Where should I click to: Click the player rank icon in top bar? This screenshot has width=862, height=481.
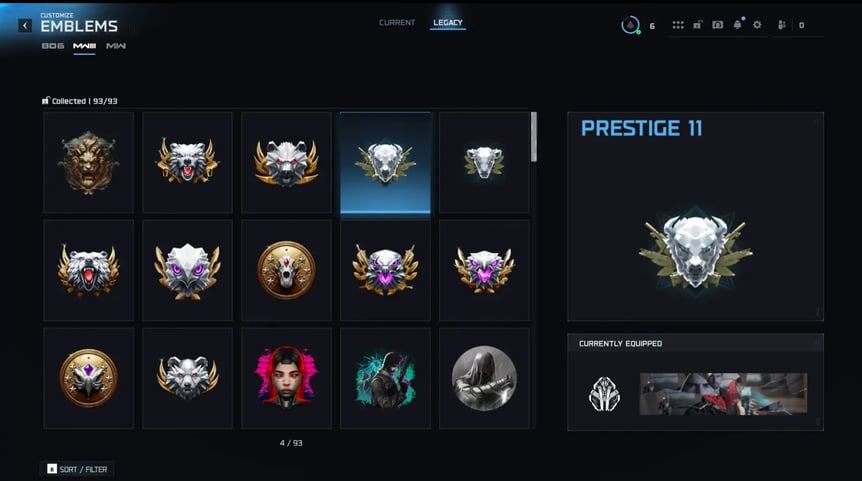pos(631,25)
